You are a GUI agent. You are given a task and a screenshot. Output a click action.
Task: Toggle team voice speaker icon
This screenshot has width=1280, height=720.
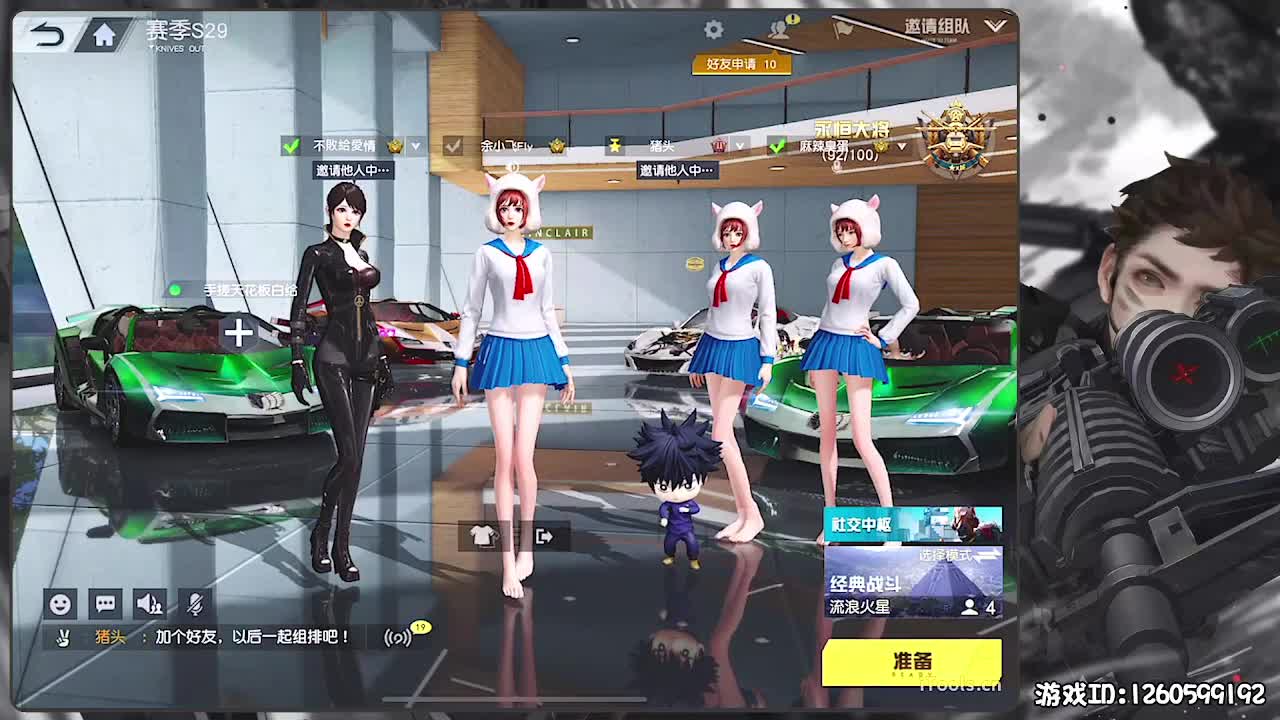click(x=148, y=604)
